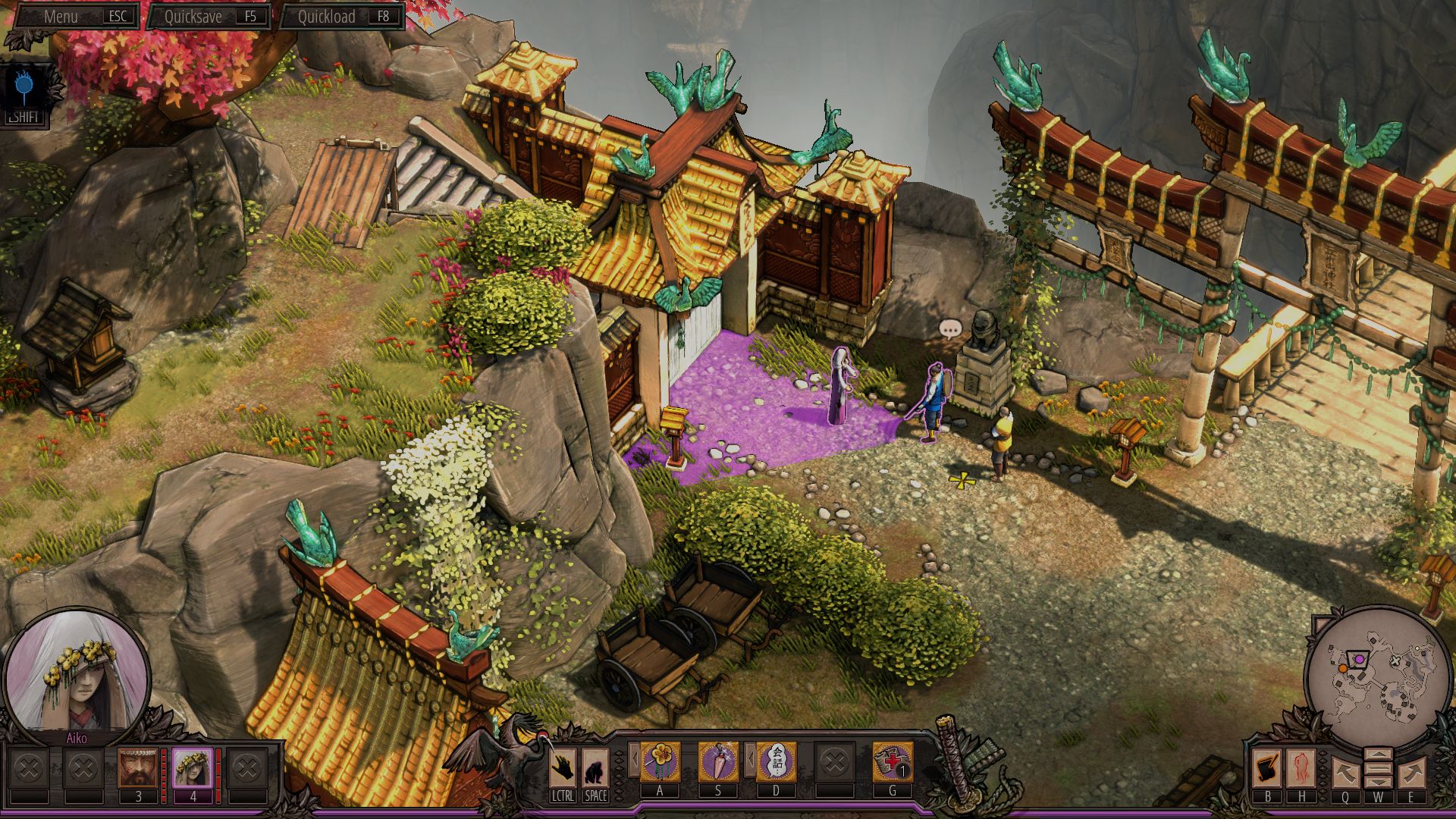The height and width of the screenshot is (819, 1456).
Task: Activate the black hand interact action
Action: pos(562,769)
